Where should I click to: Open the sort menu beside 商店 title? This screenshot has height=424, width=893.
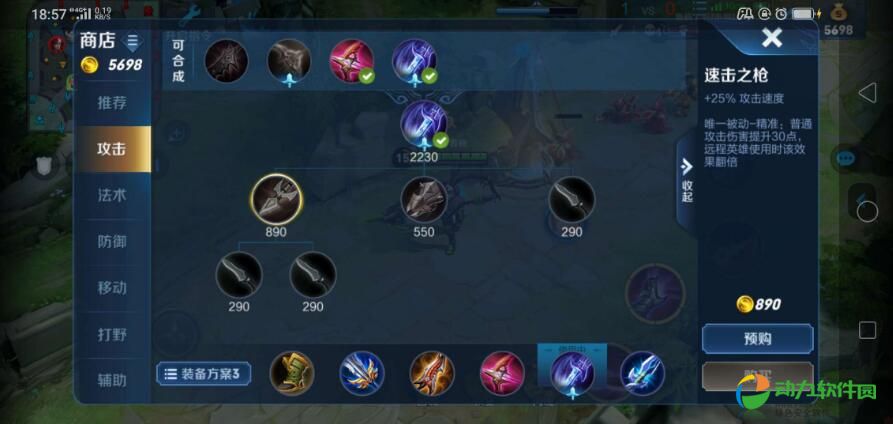[133, 42]
